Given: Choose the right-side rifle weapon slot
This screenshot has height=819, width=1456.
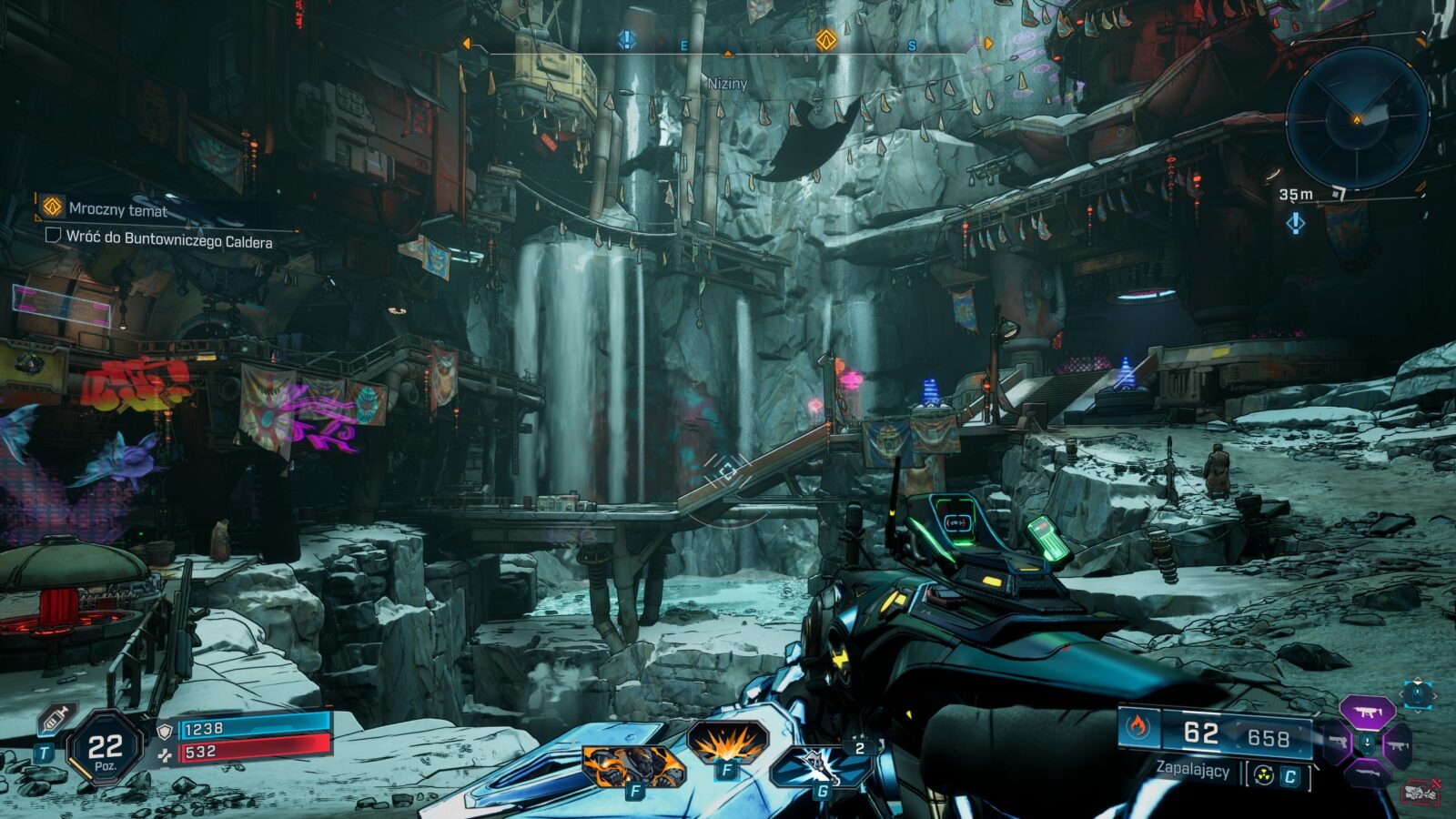Looking at the screenshot, I should point(1399,745).
